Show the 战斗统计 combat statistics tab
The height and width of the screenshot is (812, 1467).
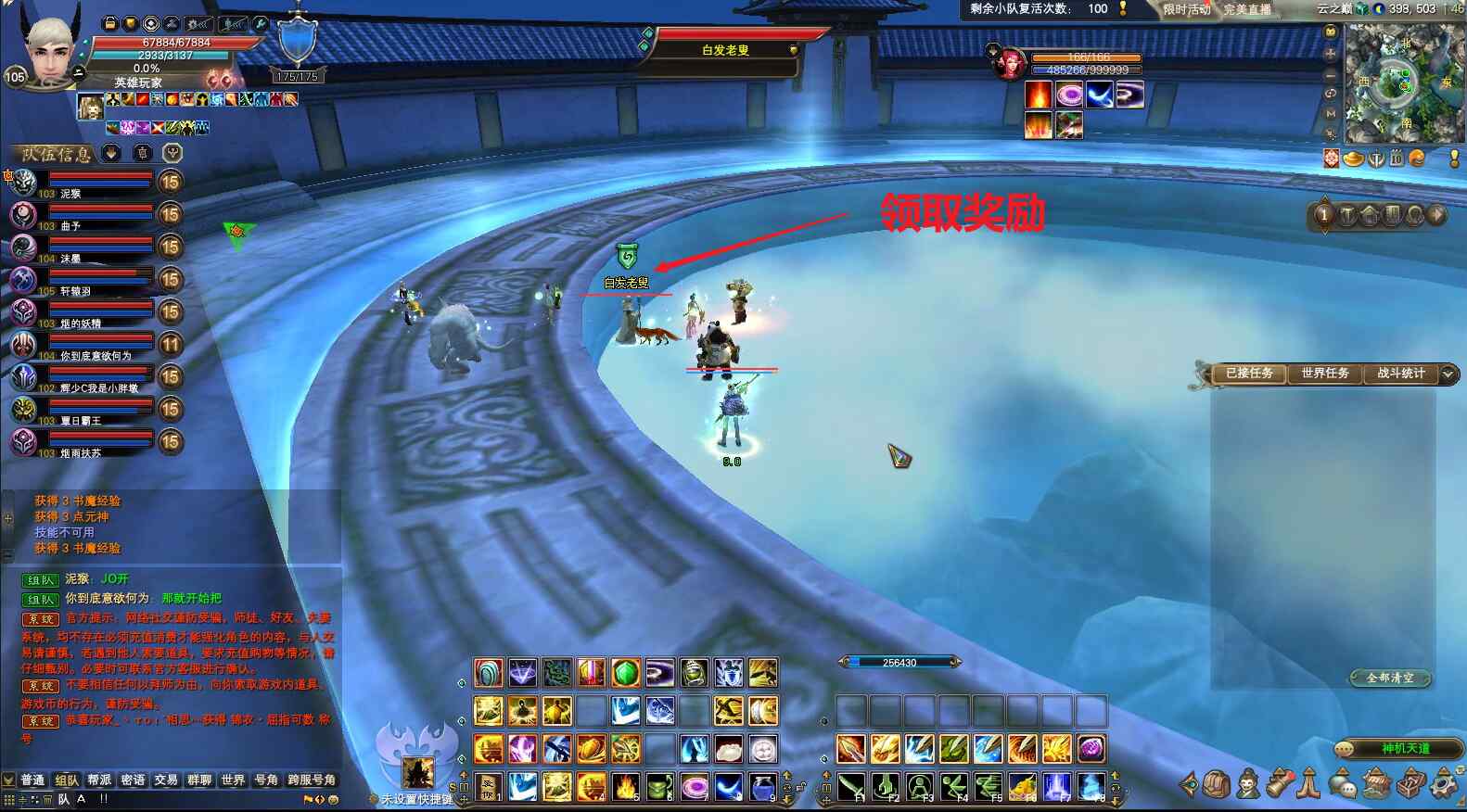pos(1400,374)
